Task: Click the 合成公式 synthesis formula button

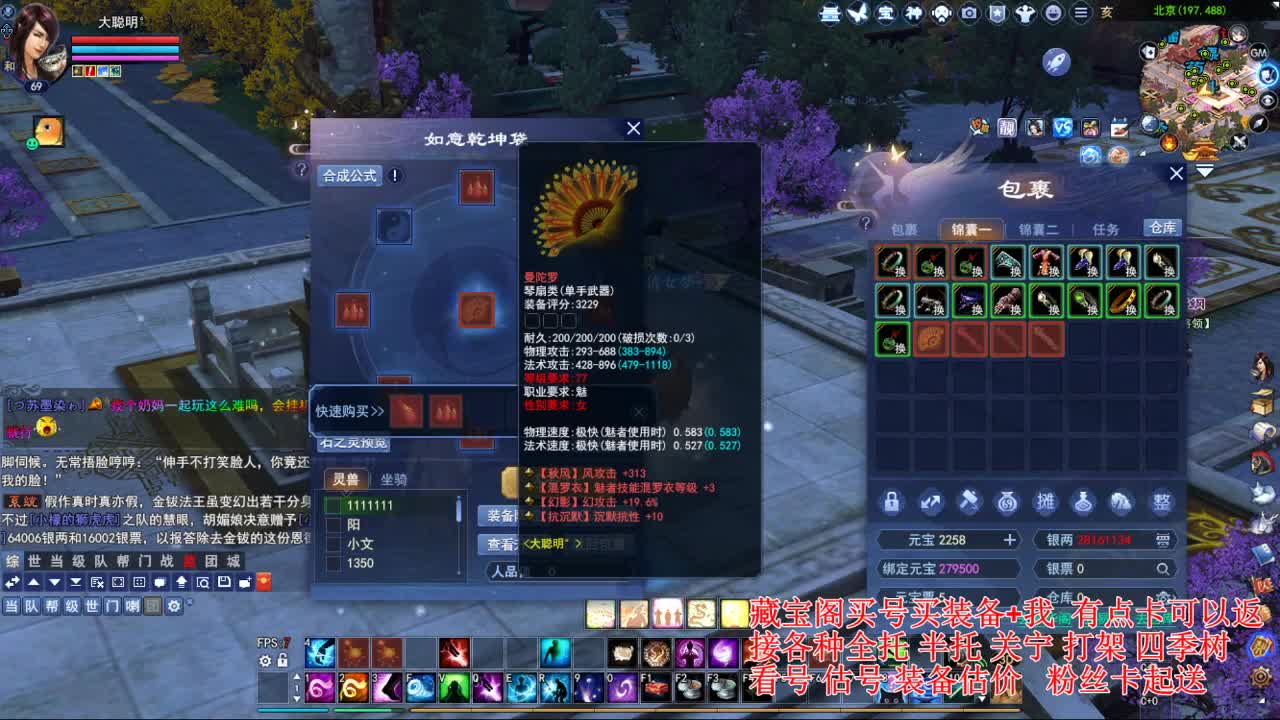Action: 349,173
